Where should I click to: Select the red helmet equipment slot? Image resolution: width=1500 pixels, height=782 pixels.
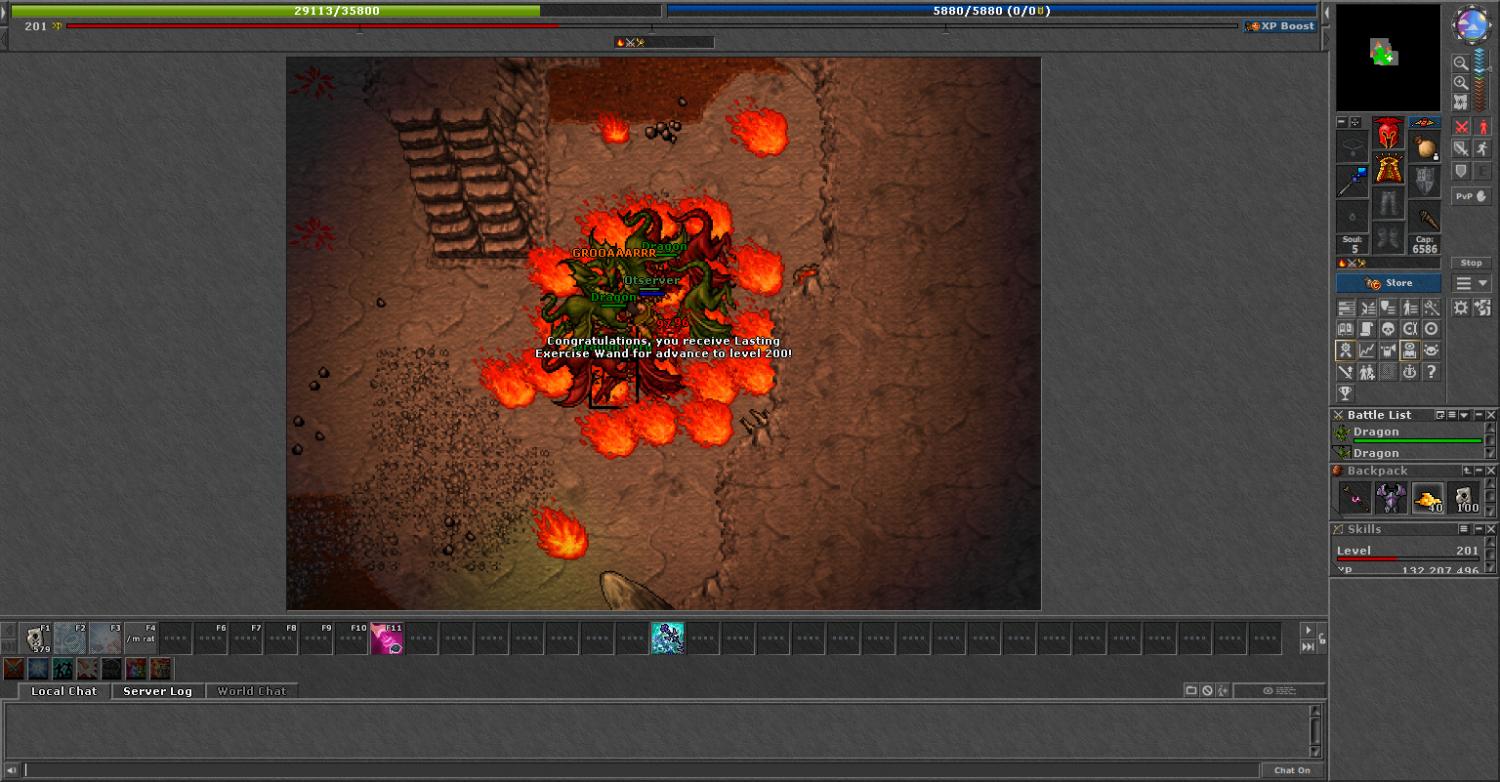(x=1388, y=133)
